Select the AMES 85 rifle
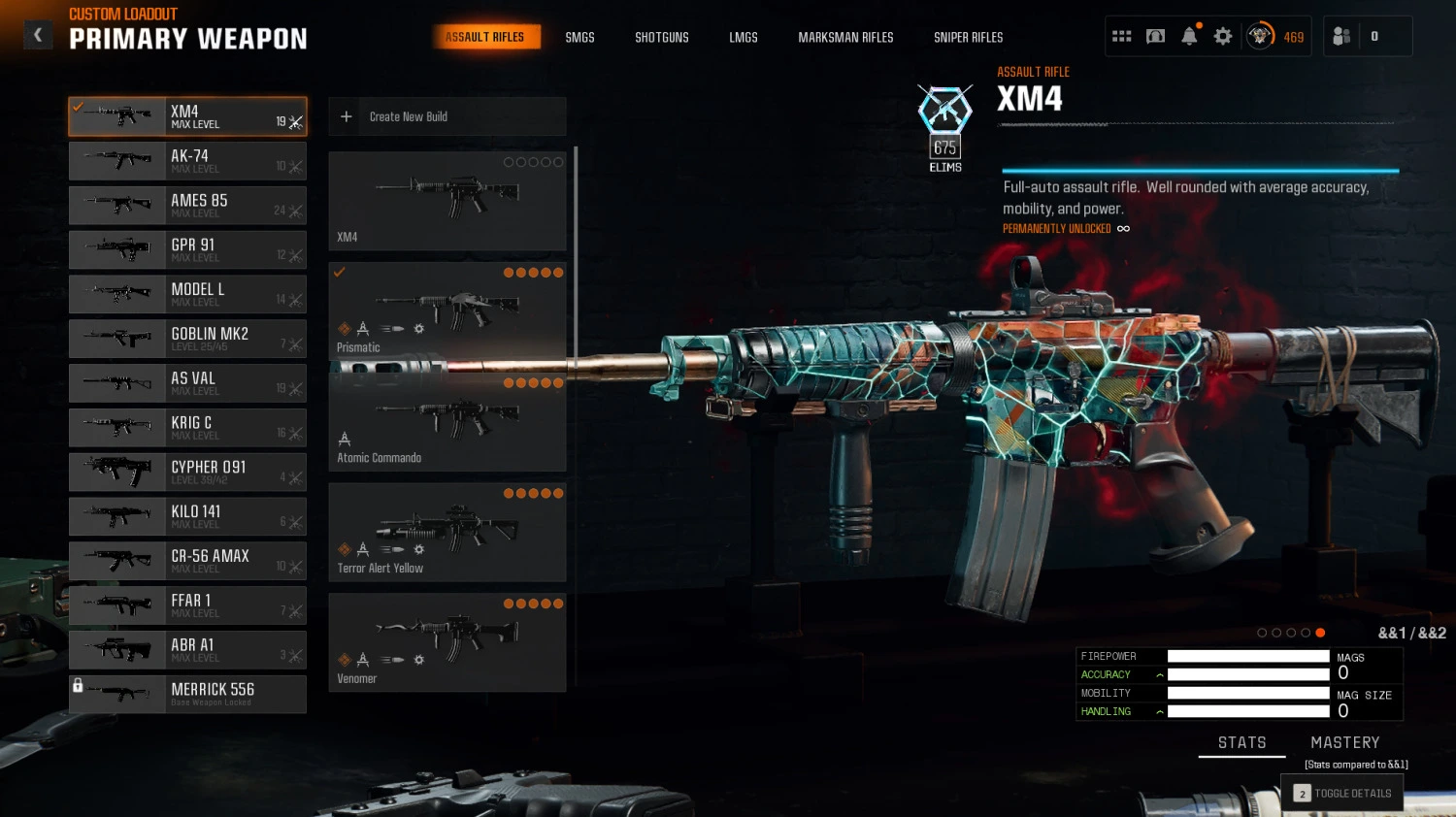The height and width of the screenshot is (817, 1456). [187, 206]
